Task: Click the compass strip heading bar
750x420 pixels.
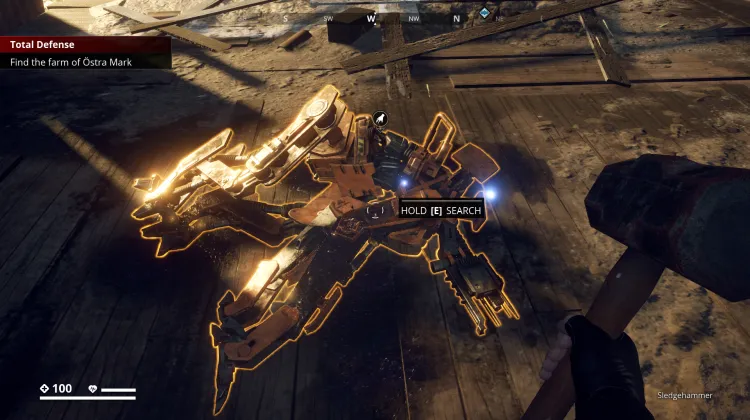Action: tap(375, 17)
